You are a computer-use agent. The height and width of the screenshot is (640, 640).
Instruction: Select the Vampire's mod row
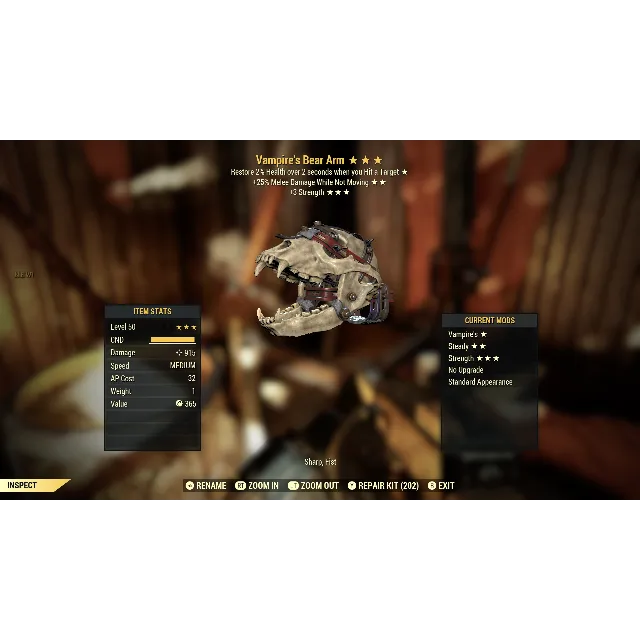[467, 335]
